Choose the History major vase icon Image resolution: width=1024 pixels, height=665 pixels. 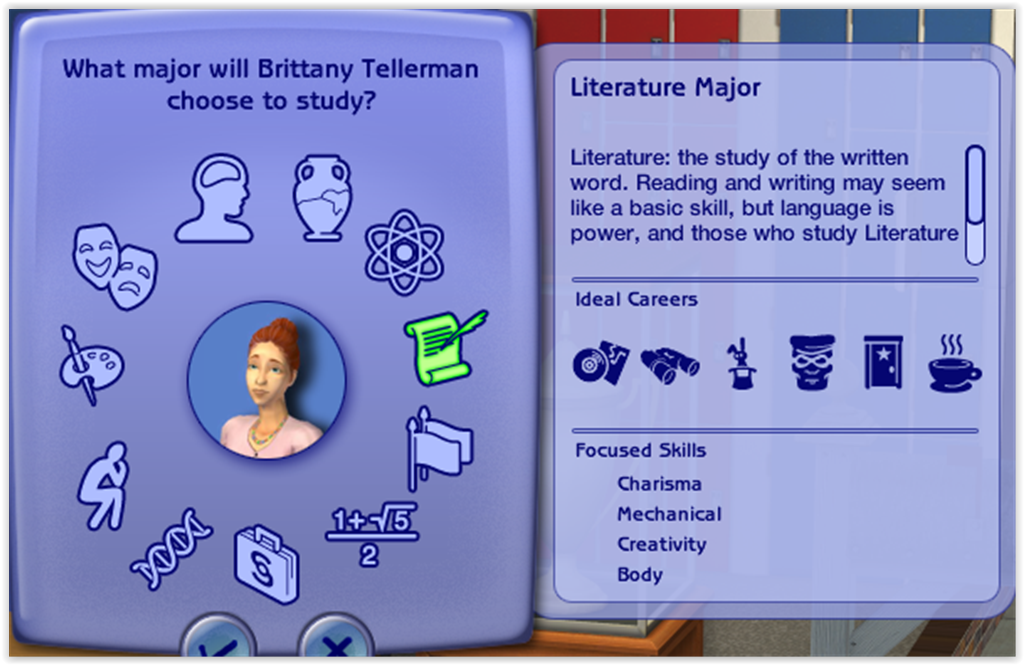coord(322,197)
